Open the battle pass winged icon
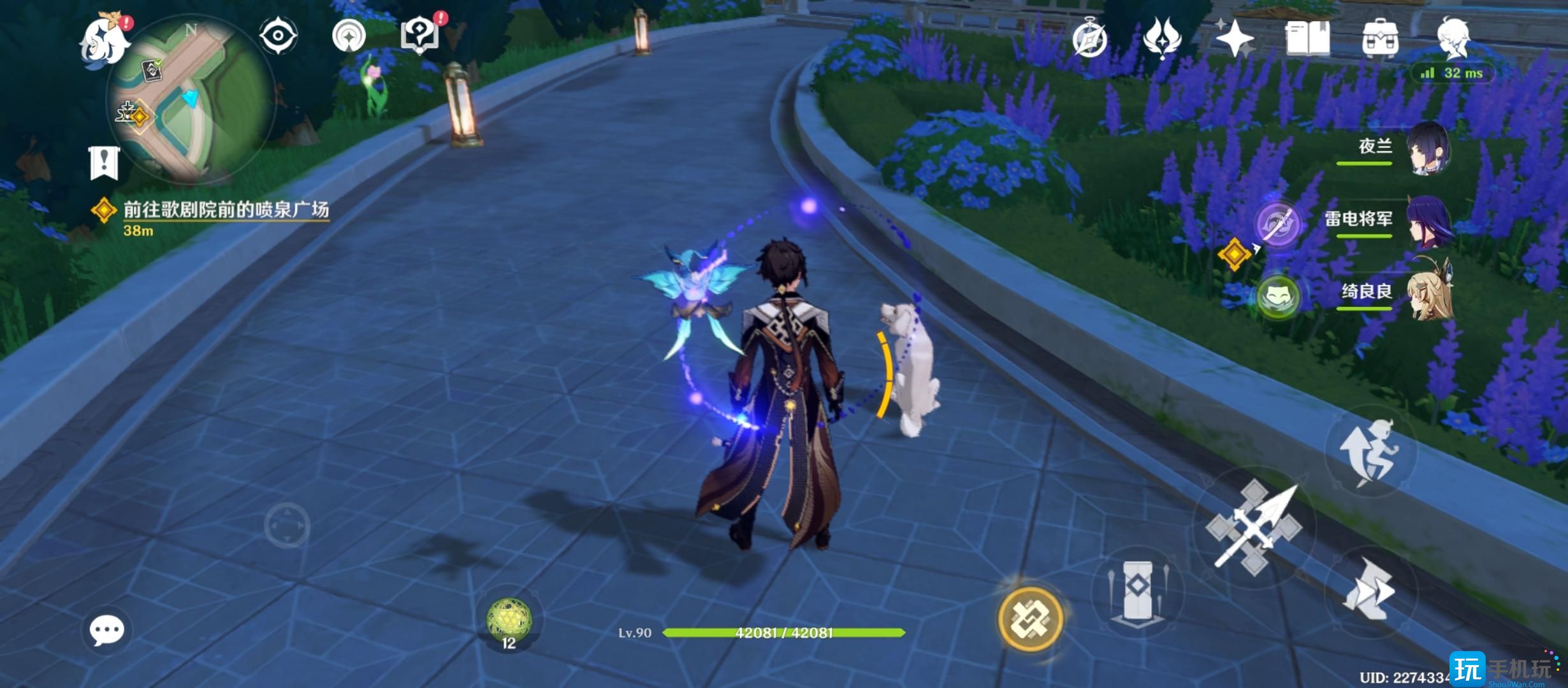1568x688 pixels. pyautogui.click(x=1161, y=38)
